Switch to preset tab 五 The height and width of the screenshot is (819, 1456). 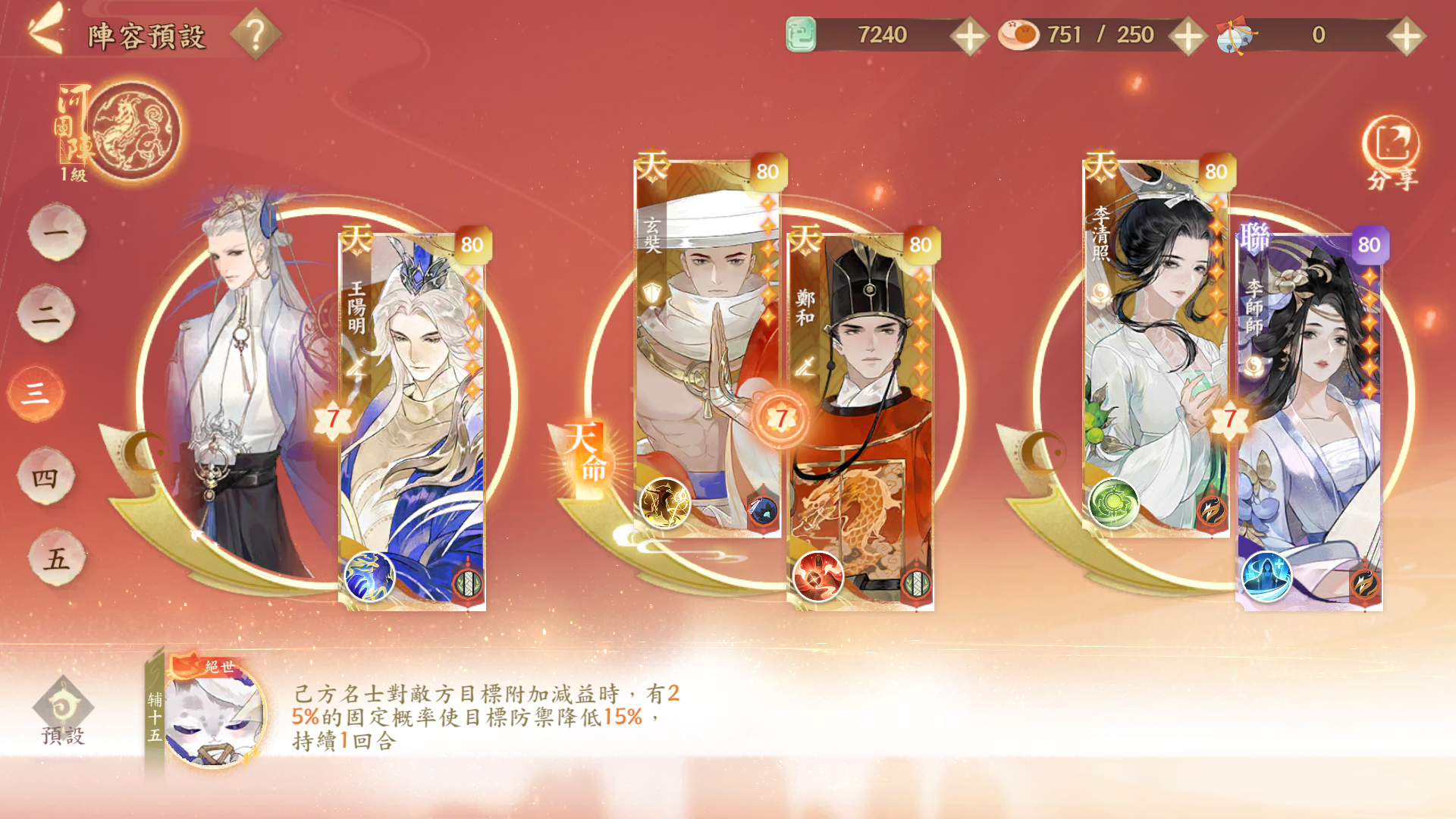pos(56,558)
